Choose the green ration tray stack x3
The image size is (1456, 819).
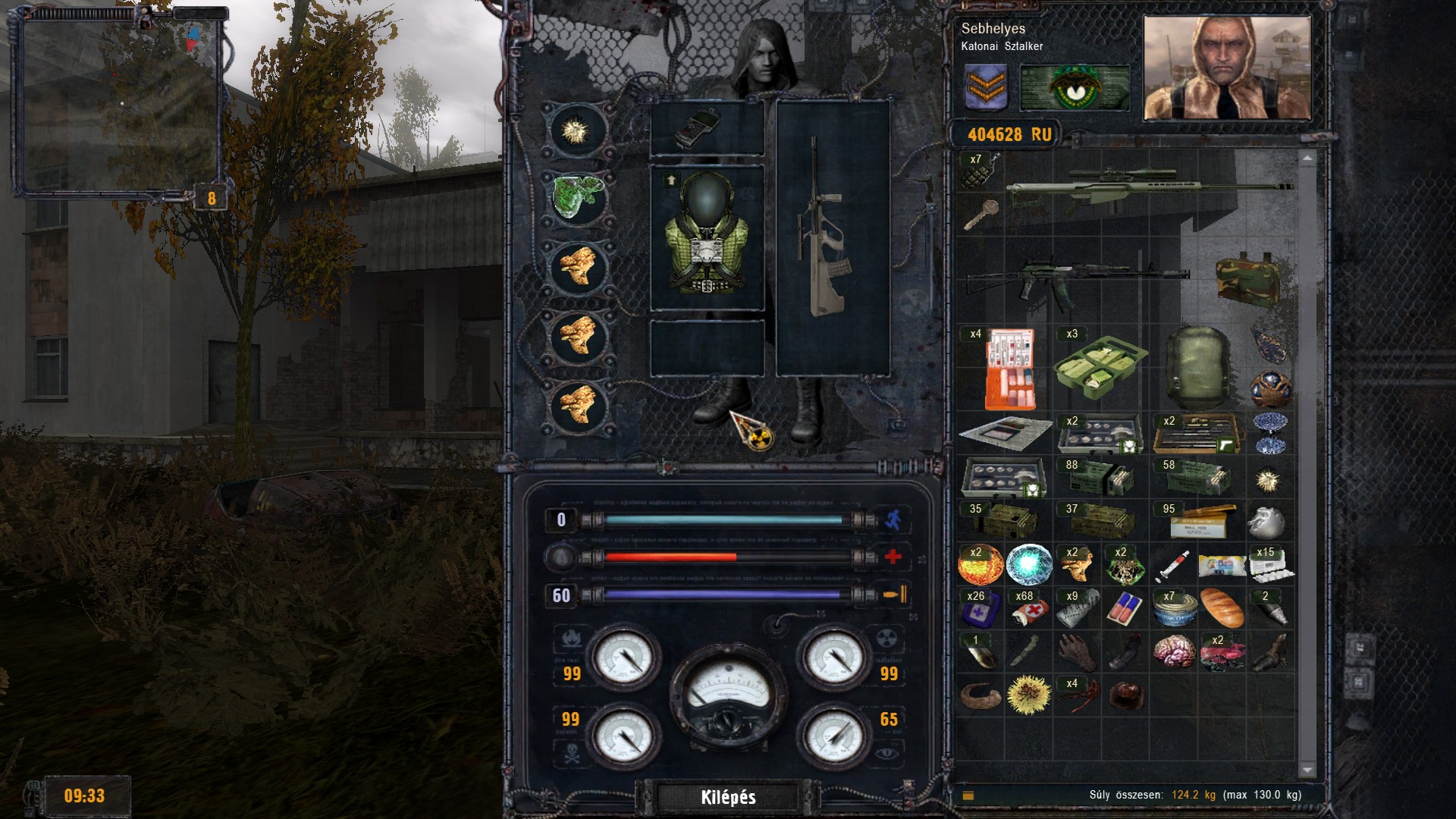[1100, 367]
